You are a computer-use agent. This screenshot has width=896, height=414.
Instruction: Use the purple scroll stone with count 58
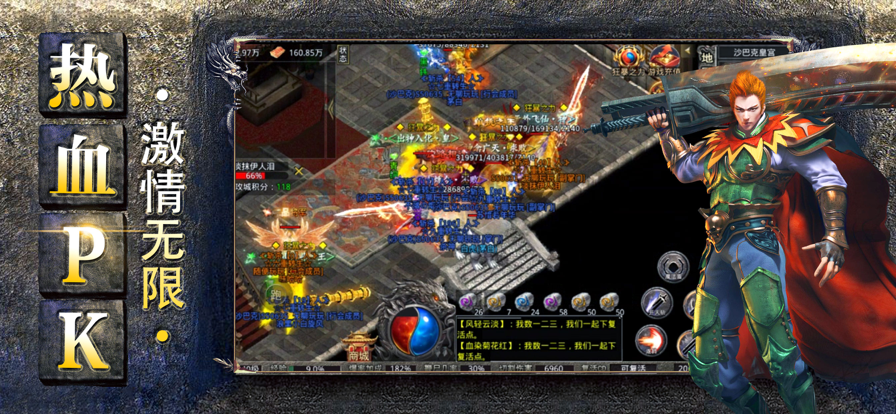(x=550, y=302)
